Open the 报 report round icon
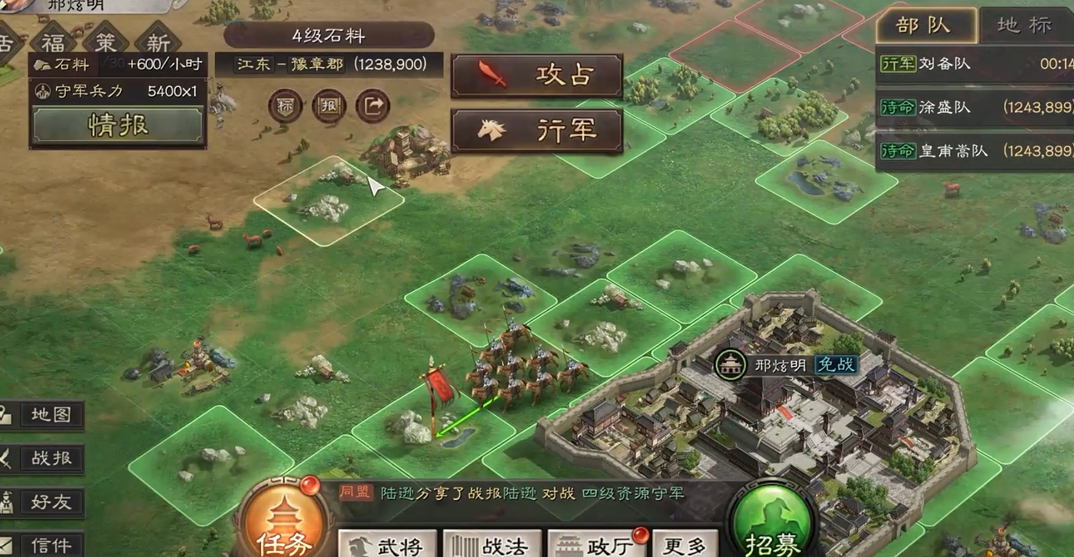The width and height of the screenshot is (1074, 557). coord(329,106)
